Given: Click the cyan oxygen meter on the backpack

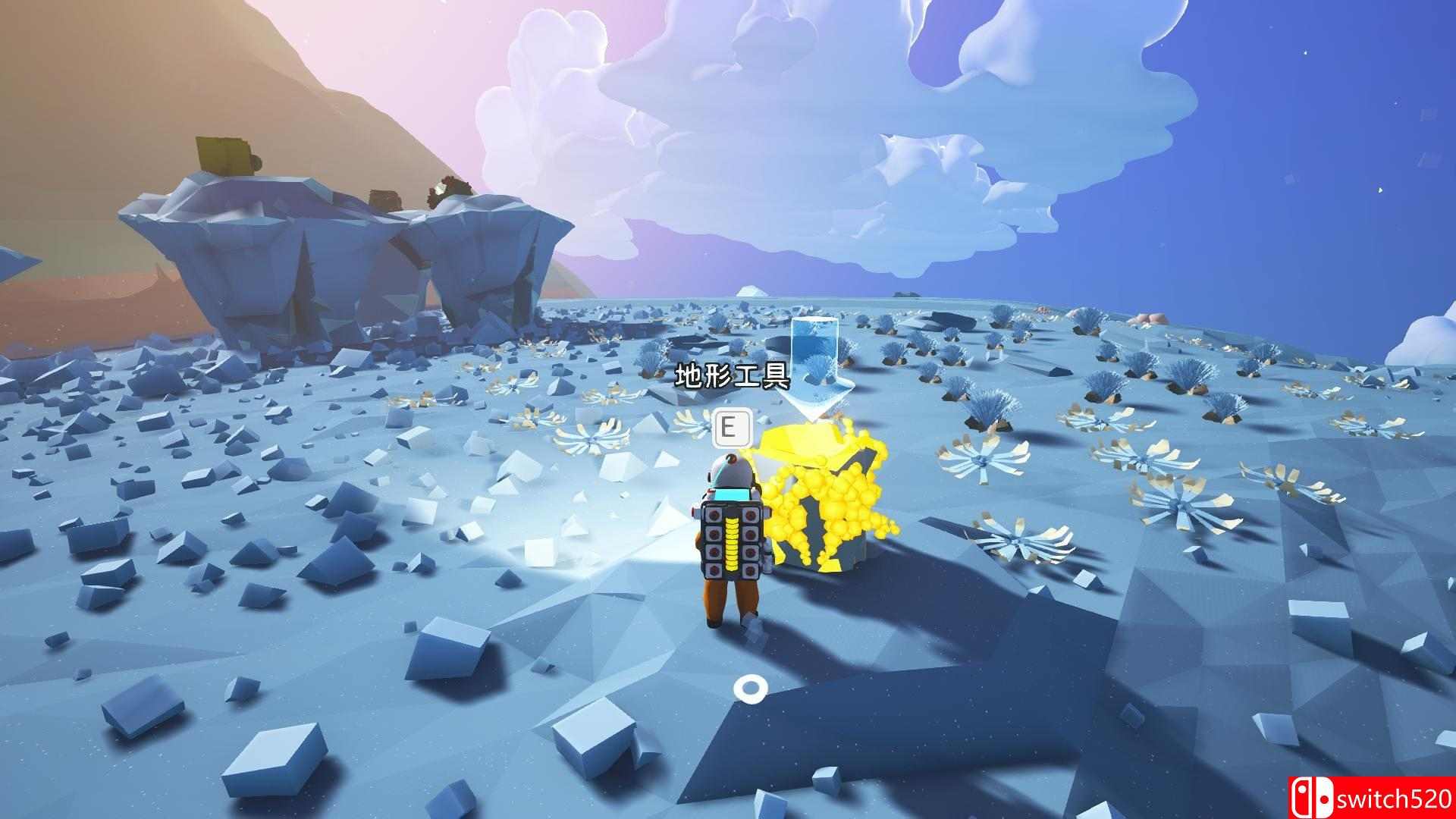Looking at the screenshot, I should (732, 494).
